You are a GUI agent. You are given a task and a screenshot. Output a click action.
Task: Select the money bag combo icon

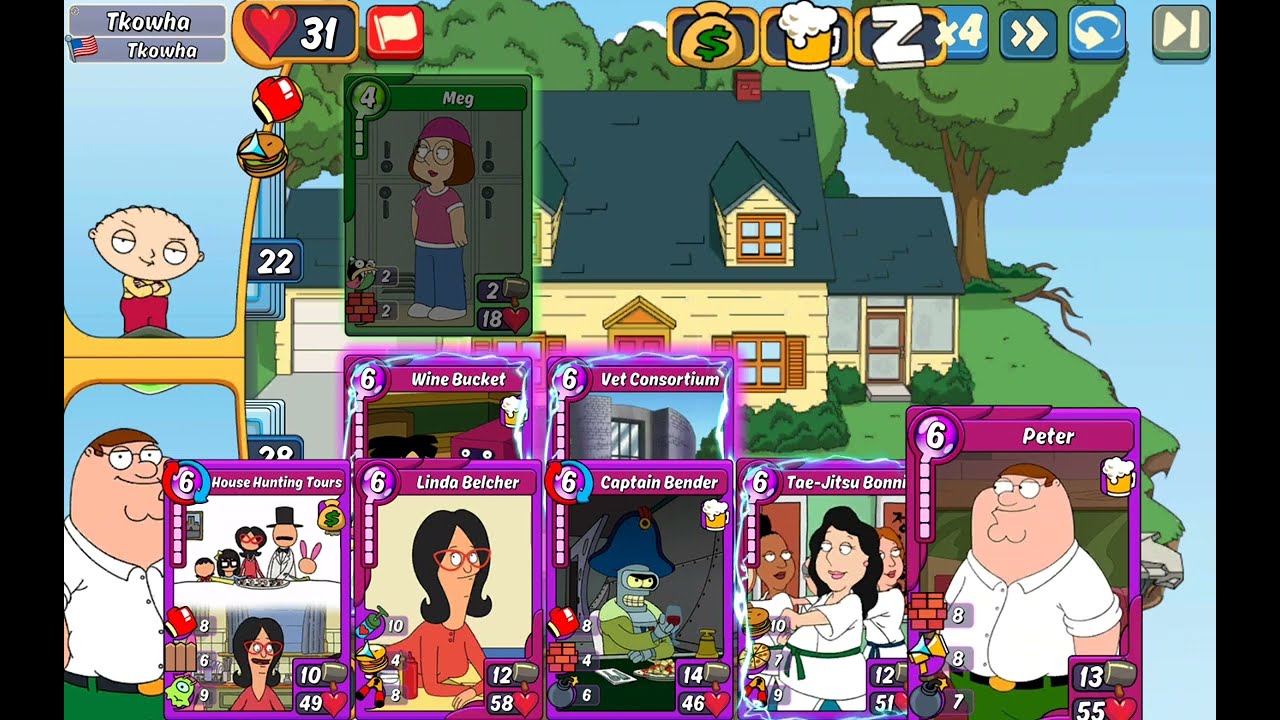[711, 37]
